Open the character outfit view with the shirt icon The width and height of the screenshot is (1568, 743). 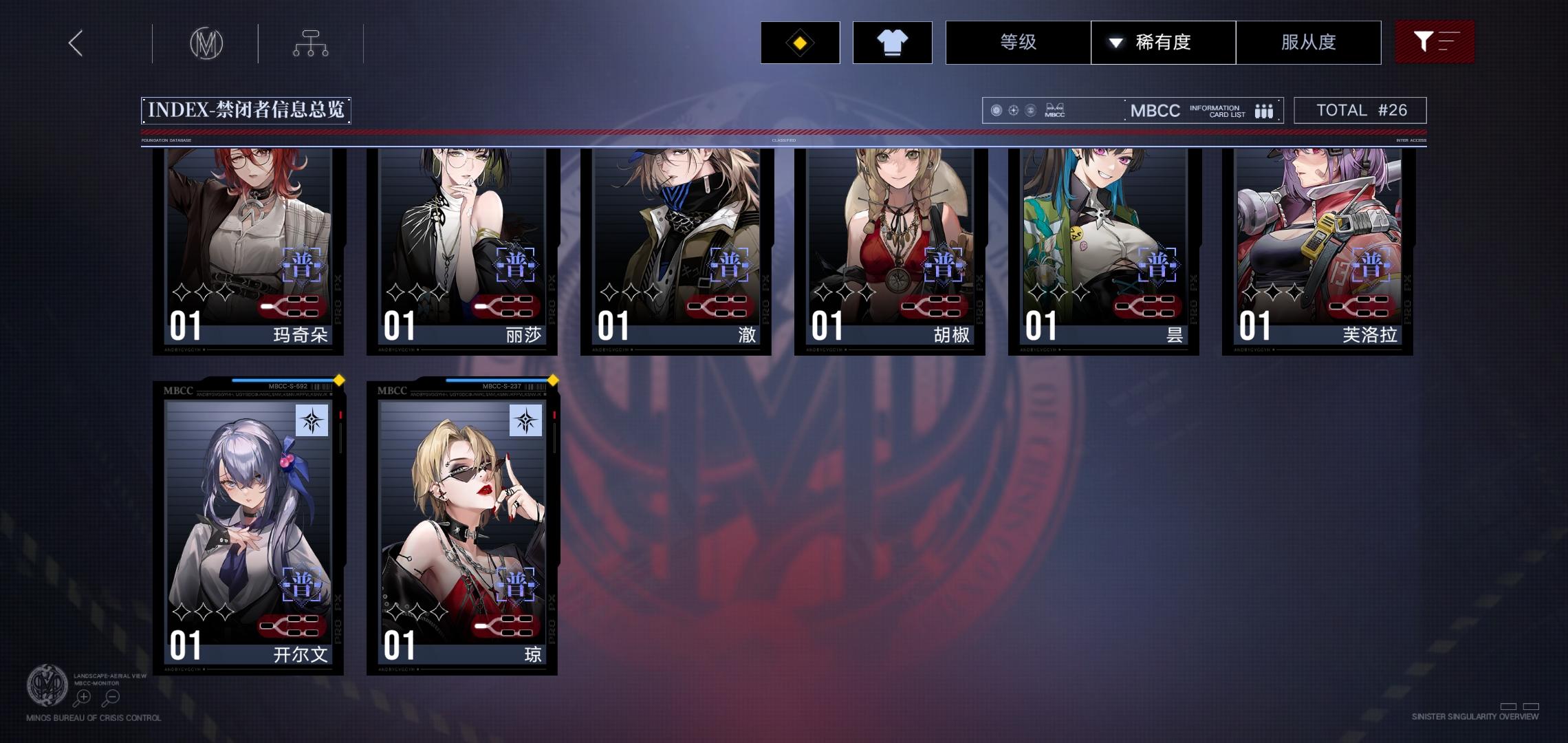point(892,43)
